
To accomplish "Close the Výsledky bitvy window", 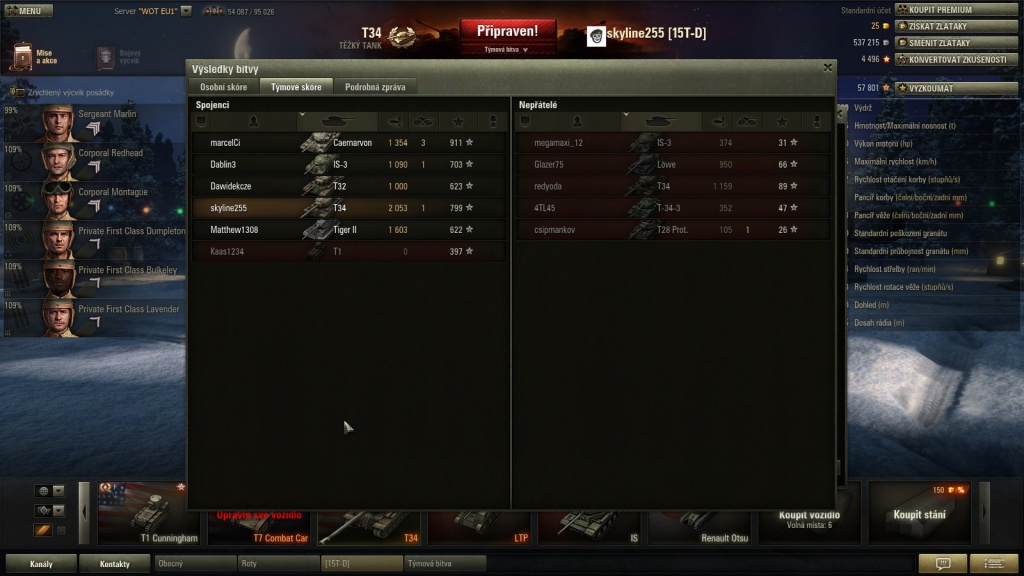I will [827, 68].
